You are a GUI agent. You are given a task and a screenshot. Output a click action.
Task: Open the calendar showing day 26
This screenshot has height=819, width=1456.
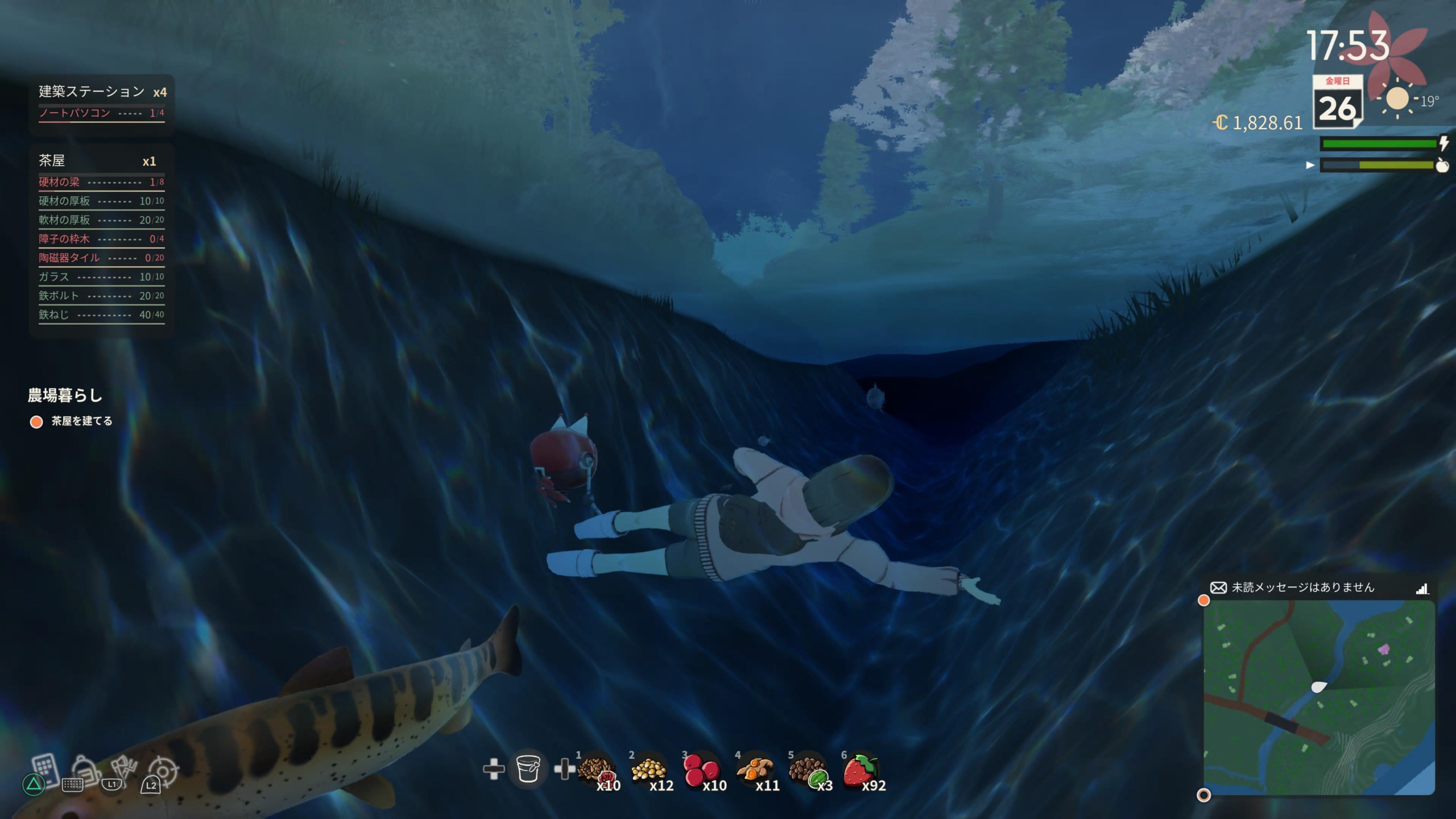(1338, 102)
